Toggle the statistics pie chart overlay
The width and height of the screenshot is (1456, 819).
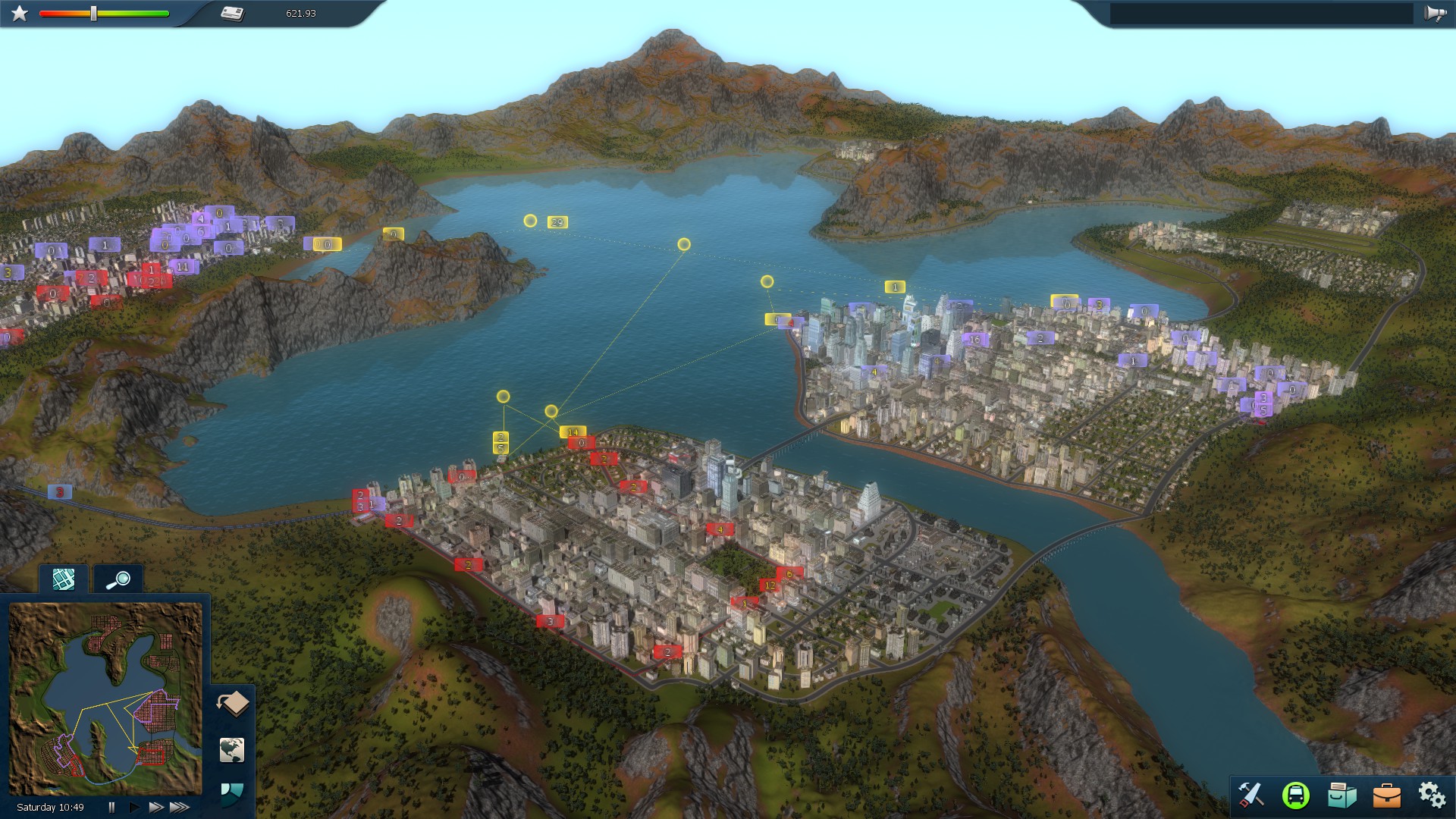[231, 793]
